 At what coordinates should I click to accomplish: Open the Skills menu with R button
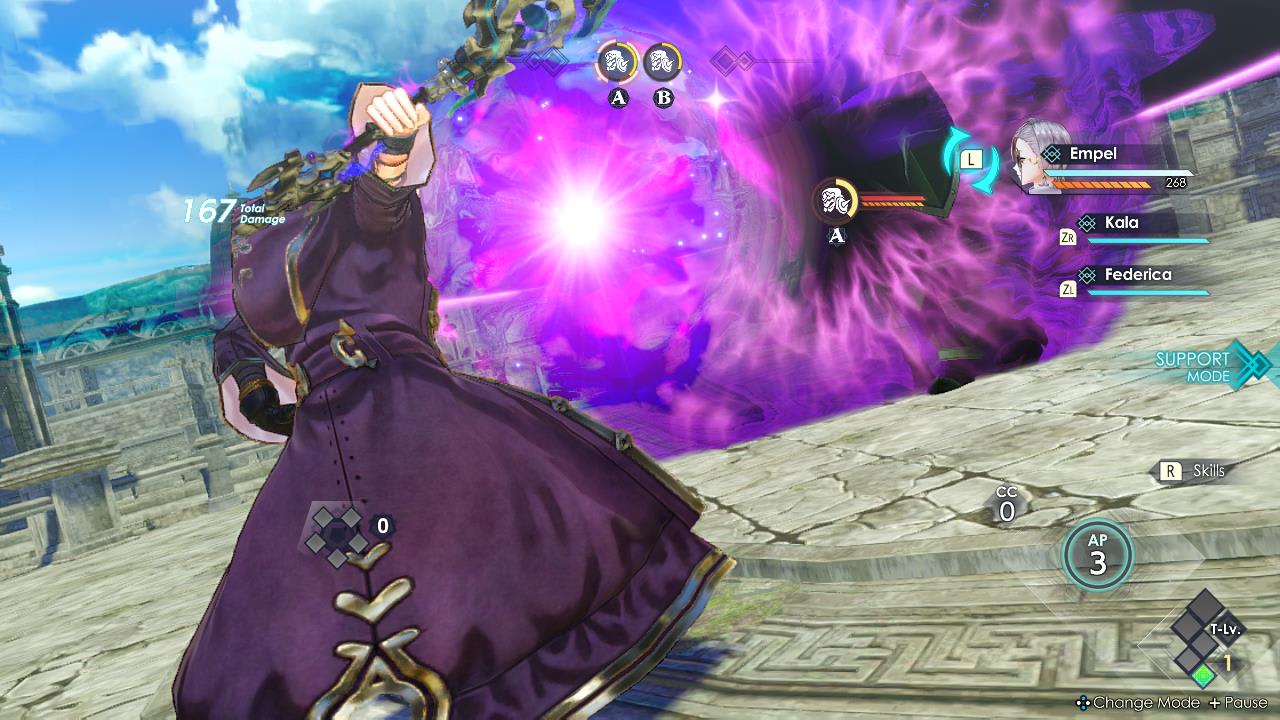[x=1175, y=470]
